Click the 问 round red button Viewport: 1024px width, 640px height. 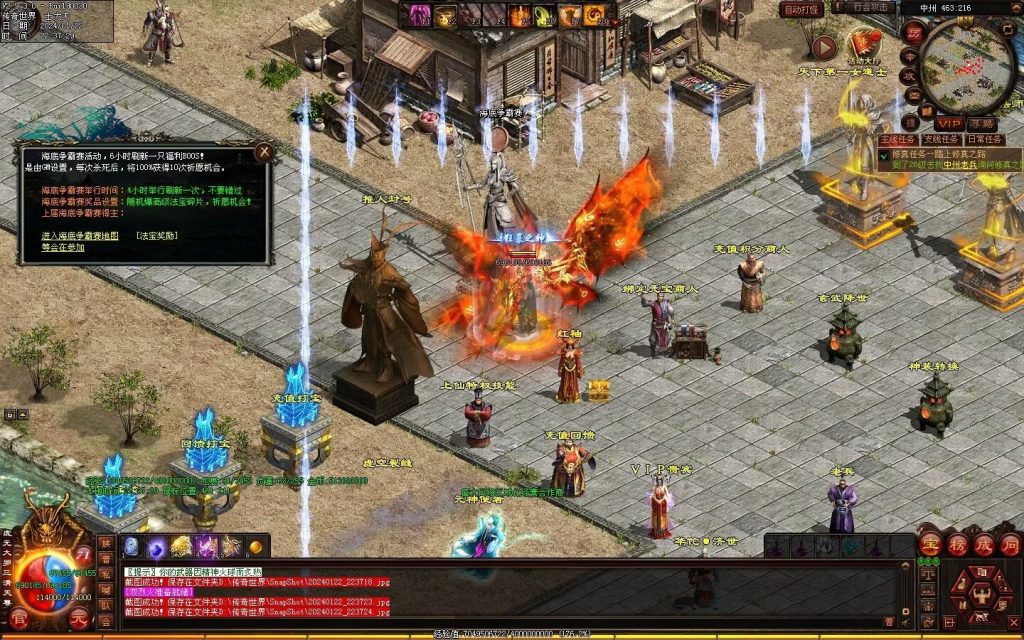coord(1010,545)
